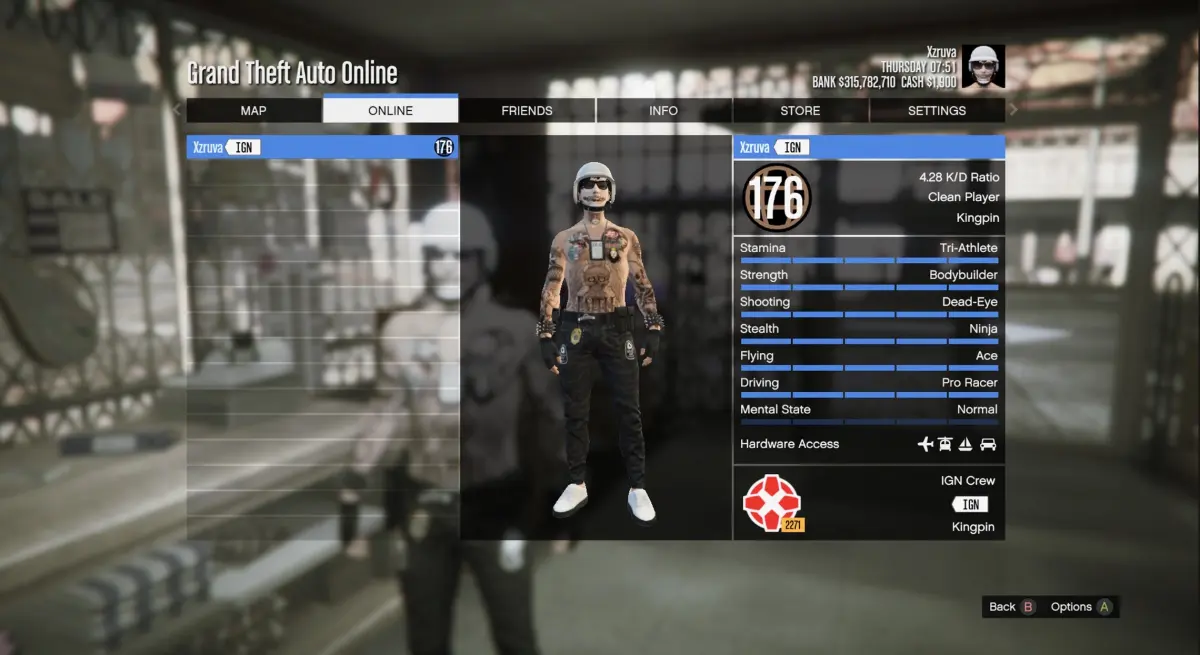Select the Xzruva player row
The height and width of the screenshot is (655, 1200).
[x=322, y=148]
